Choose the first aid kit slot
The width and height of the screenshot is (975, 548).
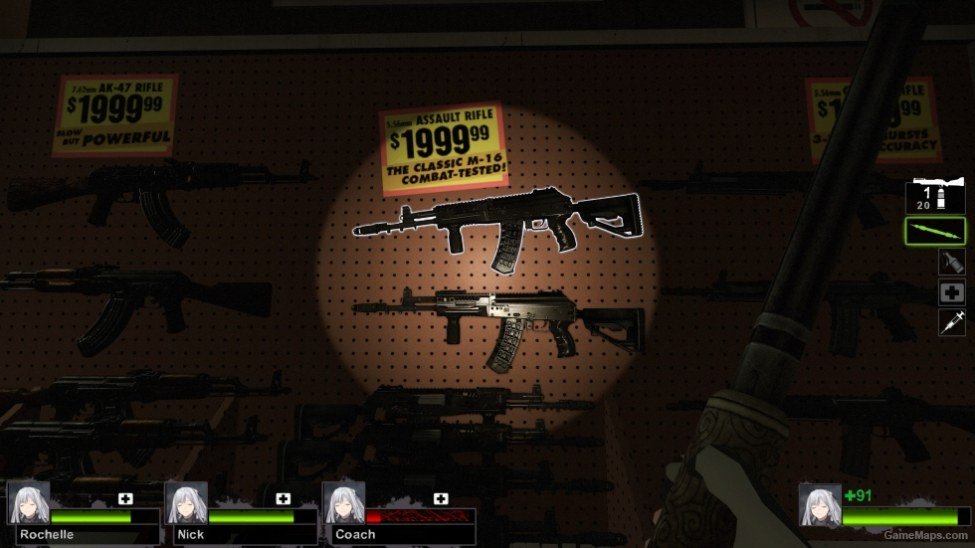pos(951,293)
